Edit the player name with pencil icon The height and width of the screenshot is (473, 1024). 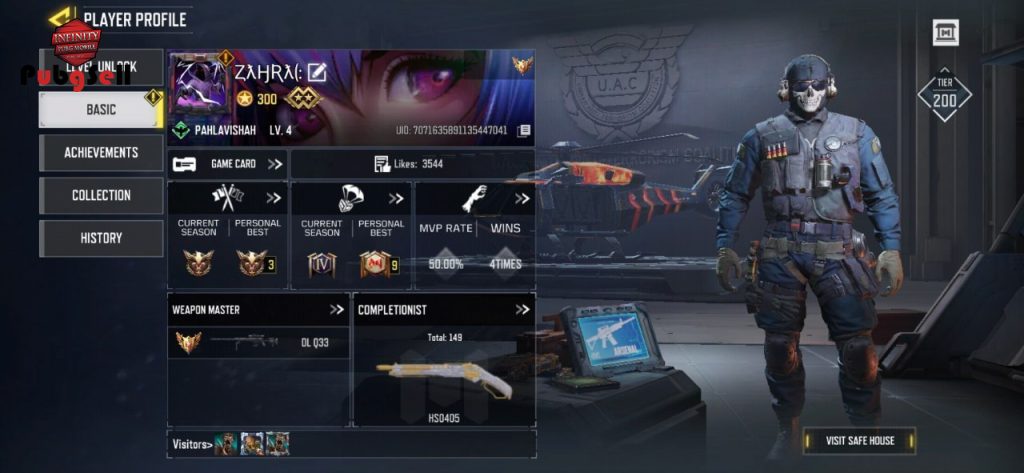(x=317, y=72)
